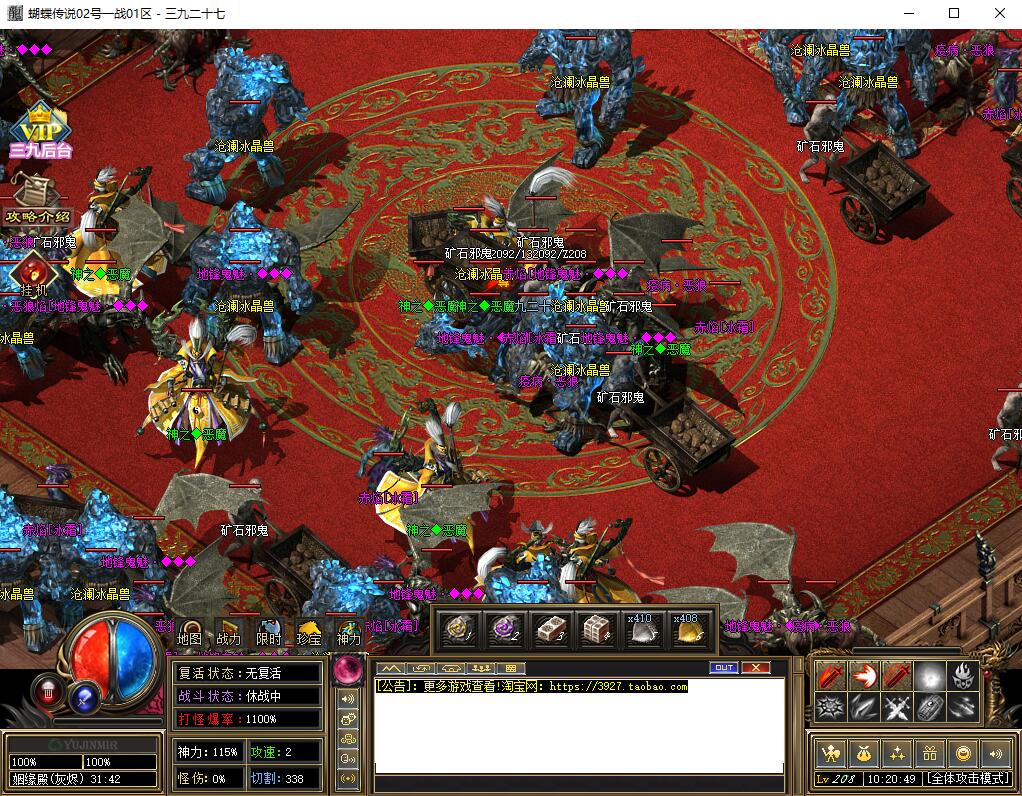This screenshot has width=1022, height=796.
Task: Open the 限时 limited-time events menu
Action: pos(269,633)
